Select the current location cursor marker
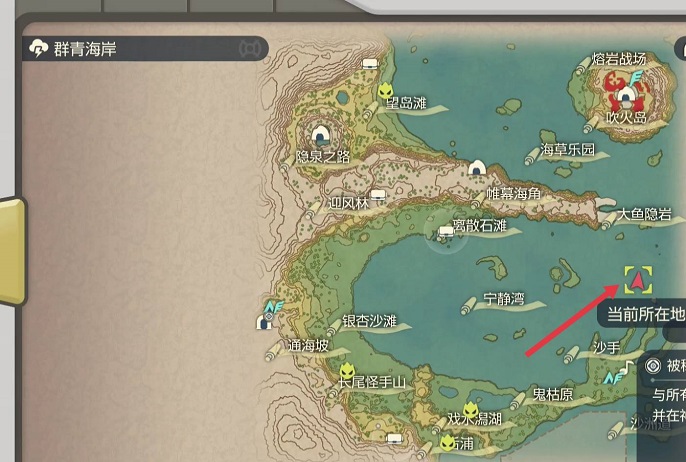The image size is (686, 462). tap(638, 279)
